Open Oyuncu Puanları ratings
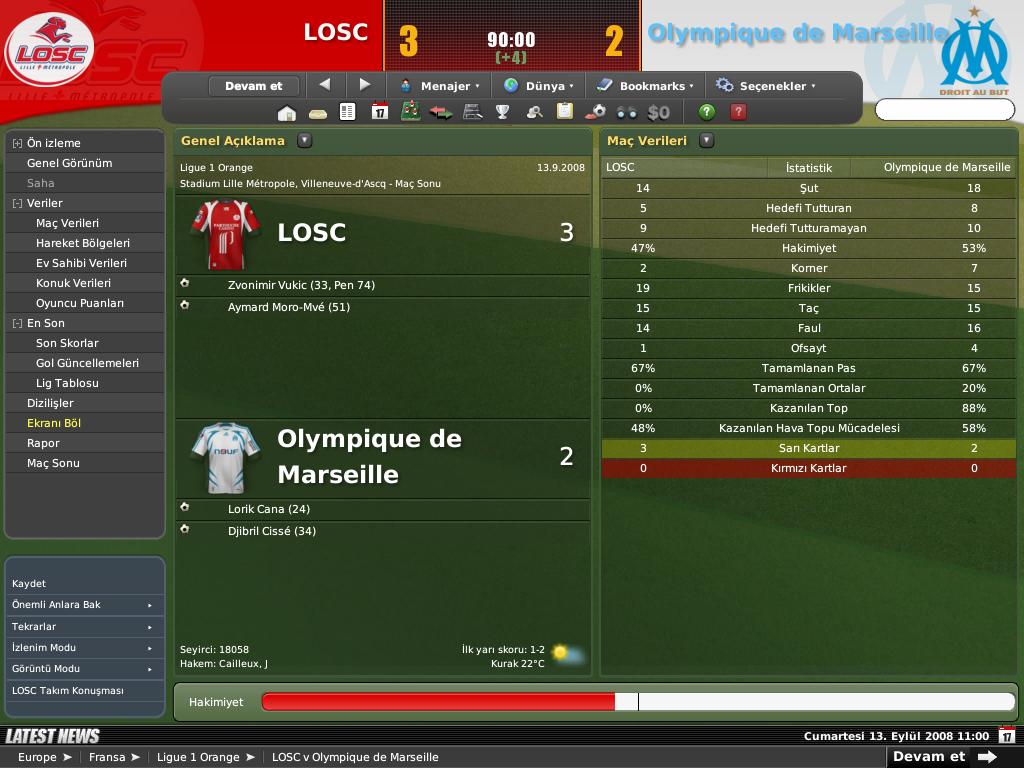Viewport: 1024px width, 768px height. [x=80, y=303]
